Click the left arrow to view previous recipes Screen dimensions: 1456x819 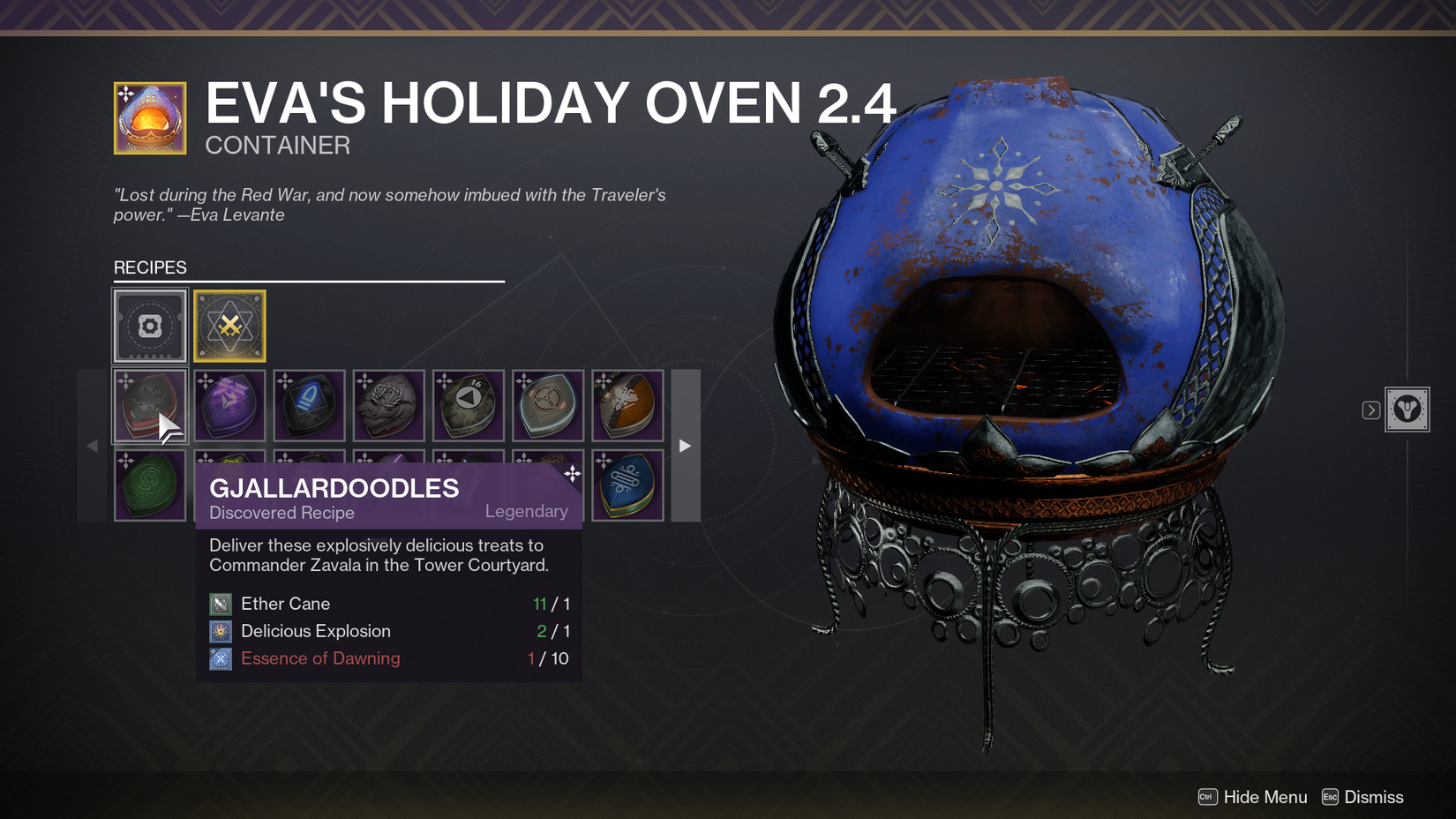click(92, 446)
